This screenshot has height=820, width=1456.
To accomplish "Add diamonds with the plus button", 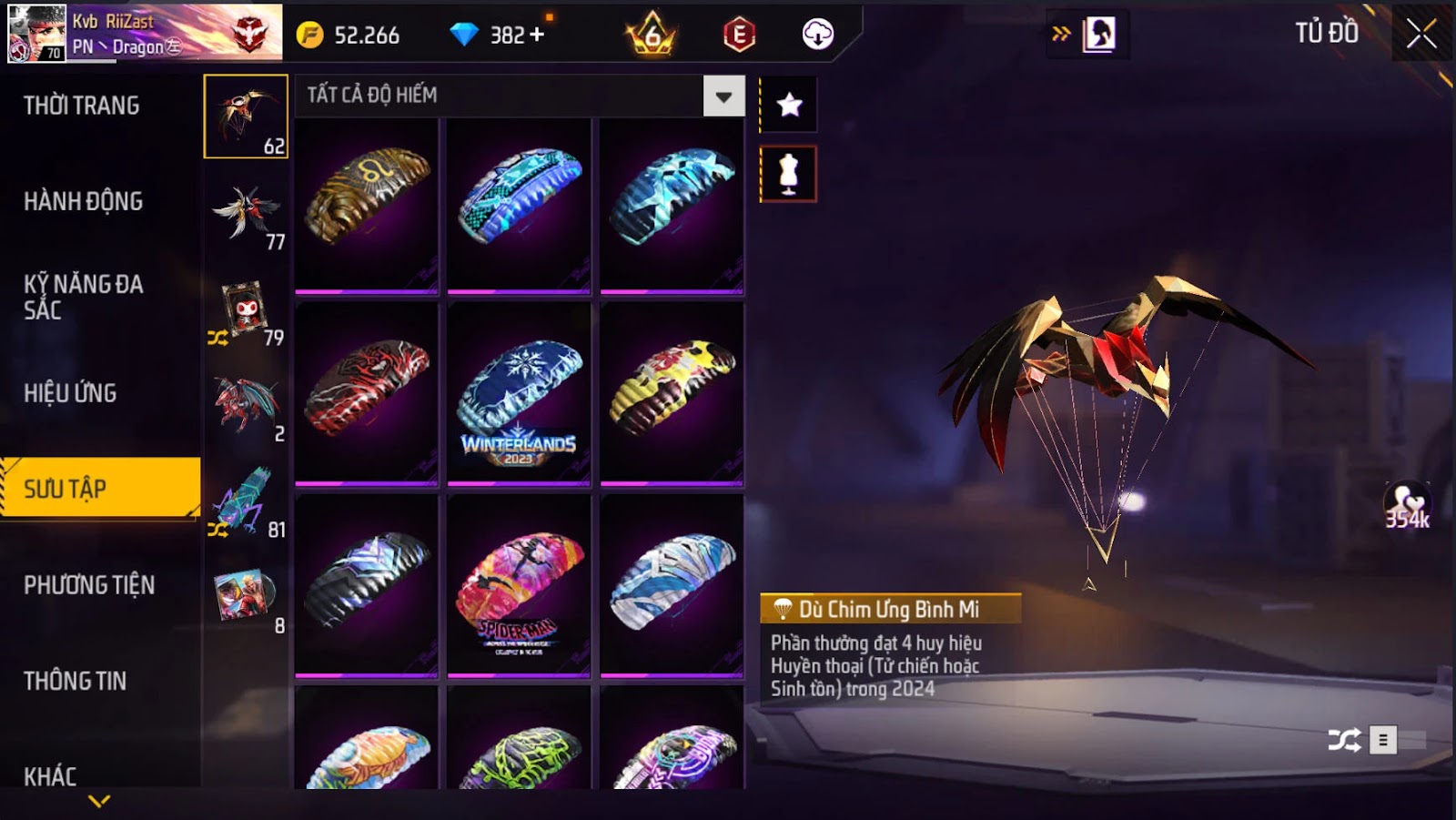I will tap(537, 35).
